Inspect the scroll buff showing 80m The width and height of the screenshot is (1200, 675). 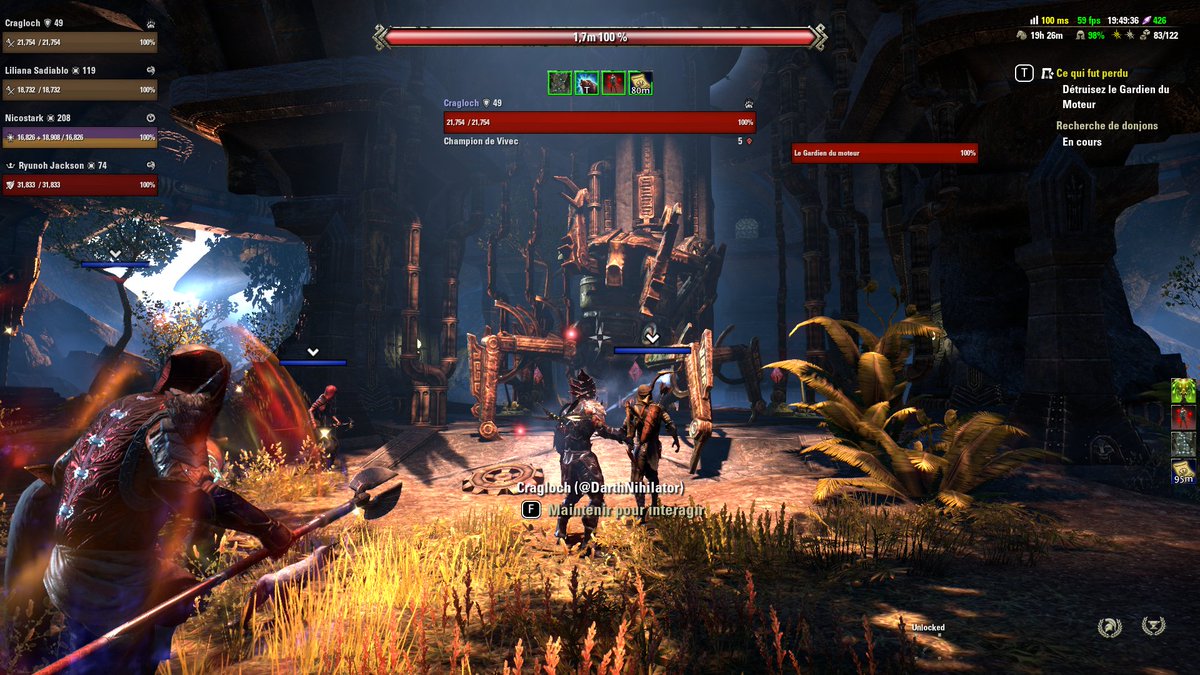click(x=641, y=83)
